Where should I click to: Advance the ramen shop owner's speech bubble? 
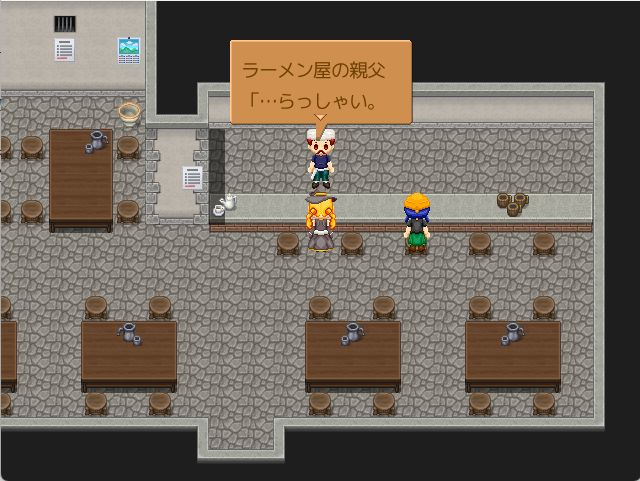[x=320, y=83]
